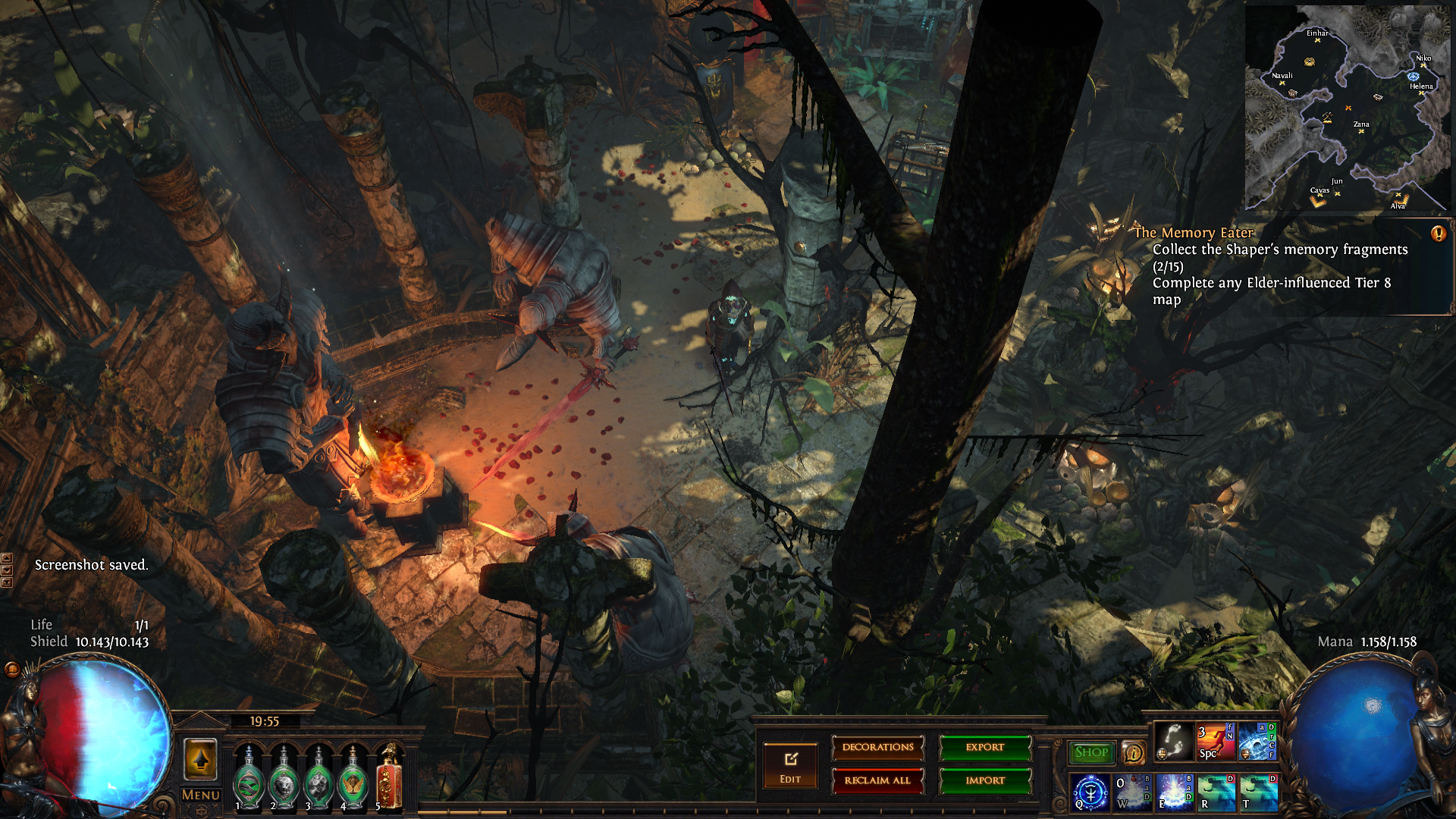Open the green Shop button
This screenshot has width=1456, height=819.
pos(1091,752)
